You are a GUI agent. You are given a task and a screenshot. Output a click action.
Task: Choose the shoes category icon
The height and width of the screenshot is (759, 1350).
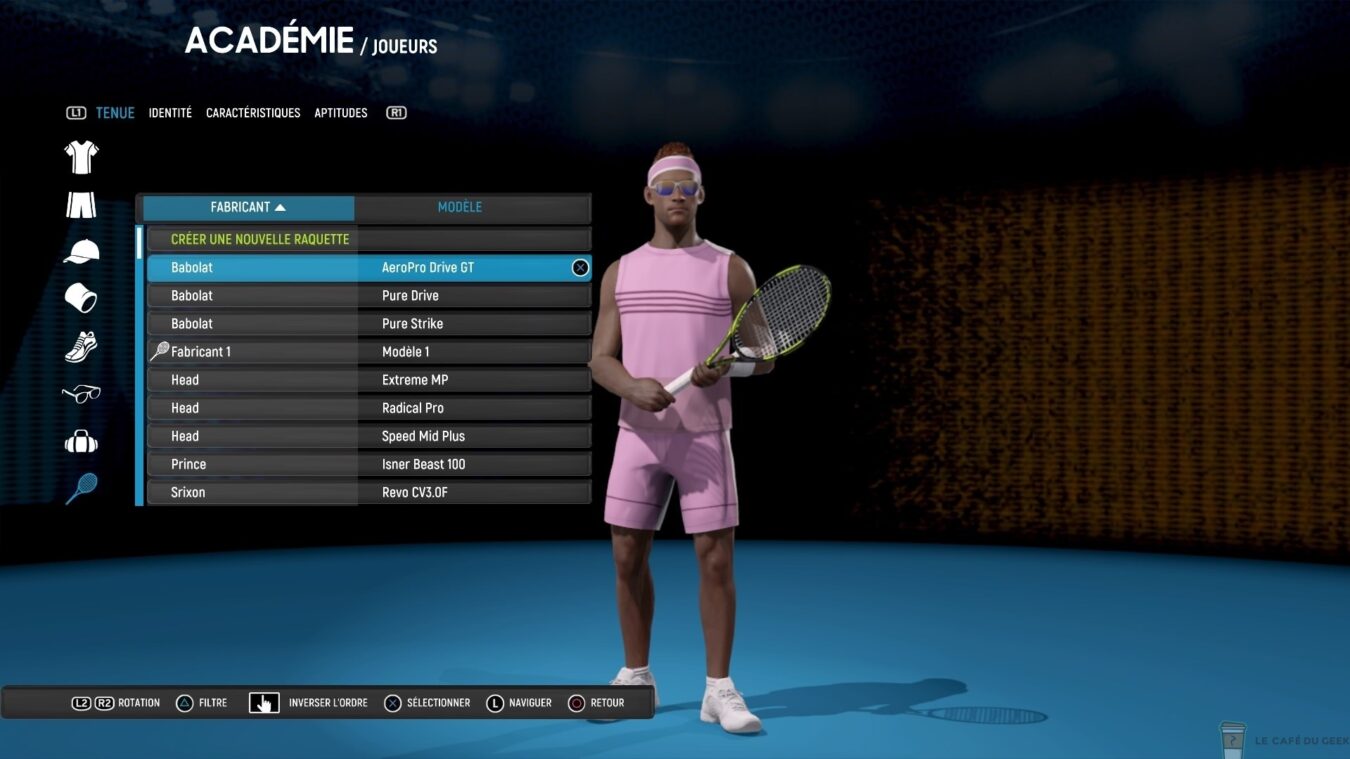(81, 346)
